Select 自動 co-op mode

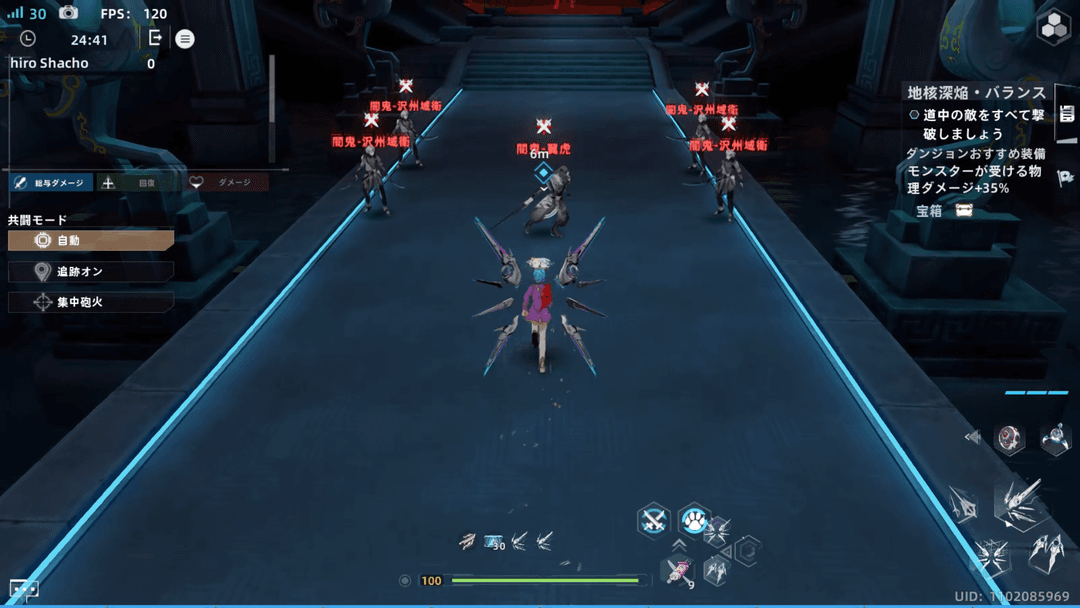tap(91, 241)
